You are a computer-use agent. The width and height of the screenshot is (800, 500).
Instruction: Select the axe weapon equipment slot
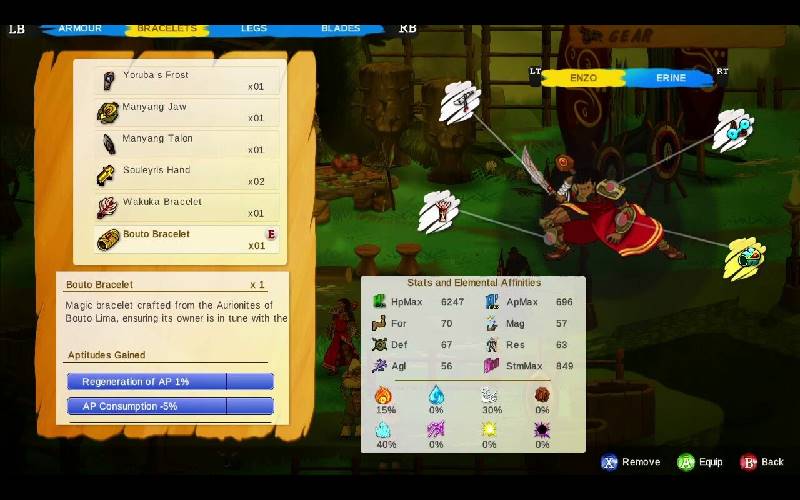[459, 100]
